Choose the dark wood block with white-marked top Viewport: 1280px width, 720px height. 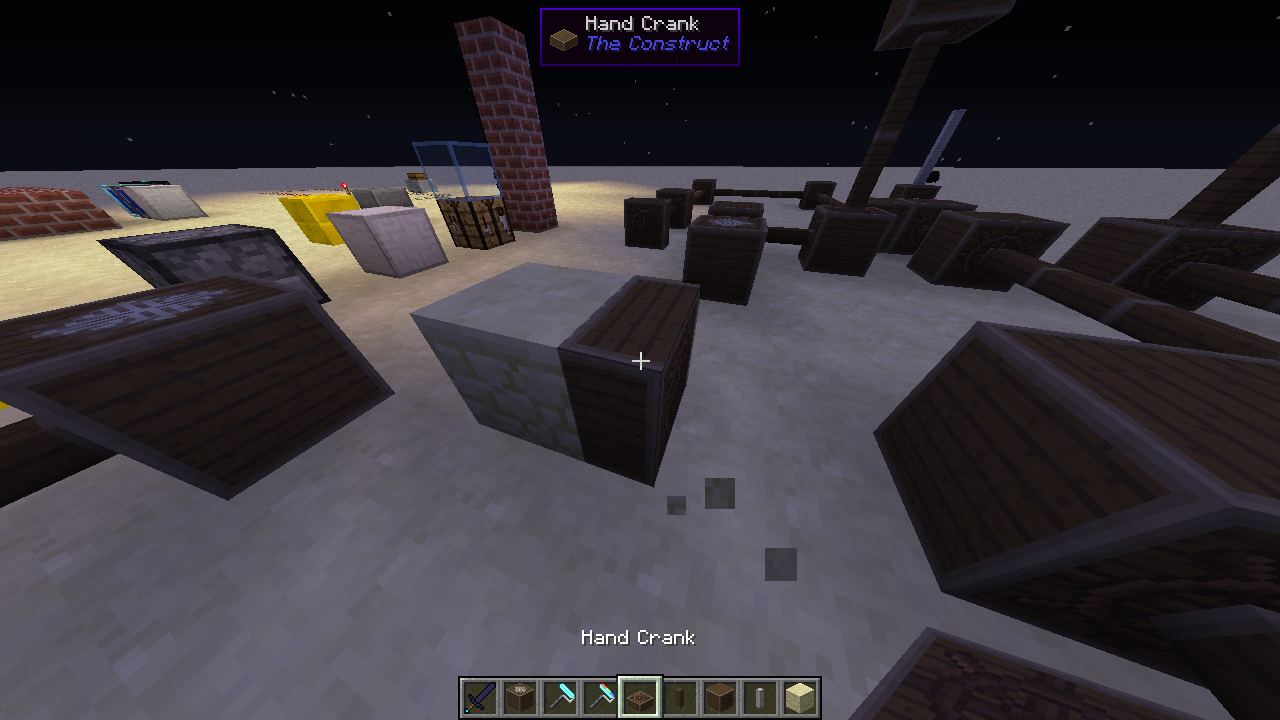coord(520,697)
